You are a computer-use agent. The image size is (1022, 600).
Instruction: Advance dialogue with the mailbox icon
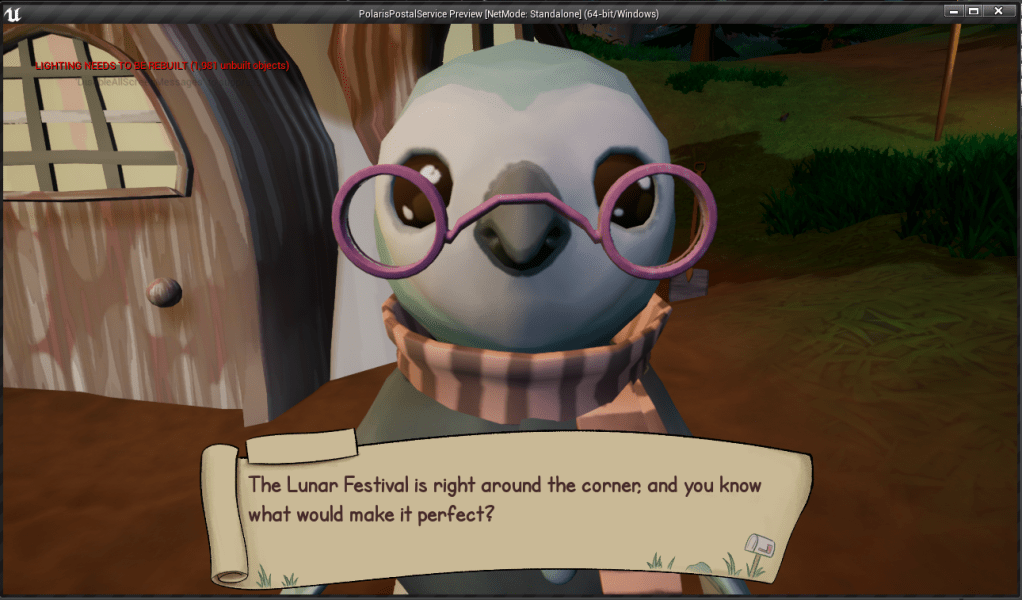759,545
